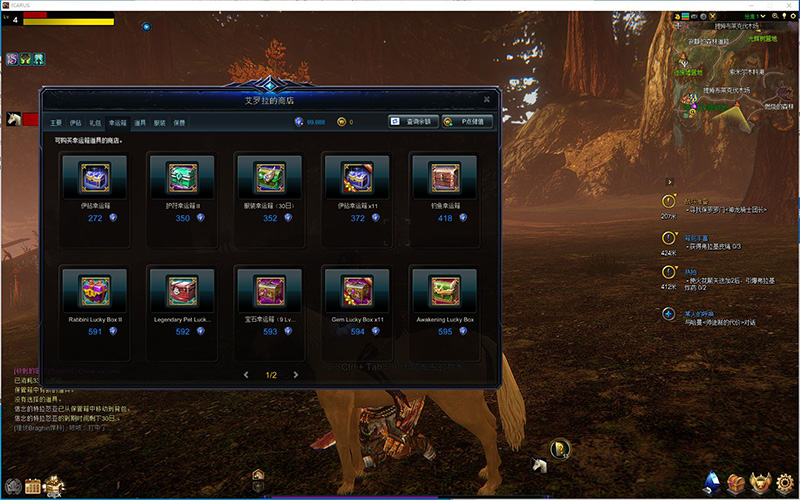The height and width of the screenshot is (500, 800).
Task: Open the 伊钻 shop tab
Action: click(76, 122)
